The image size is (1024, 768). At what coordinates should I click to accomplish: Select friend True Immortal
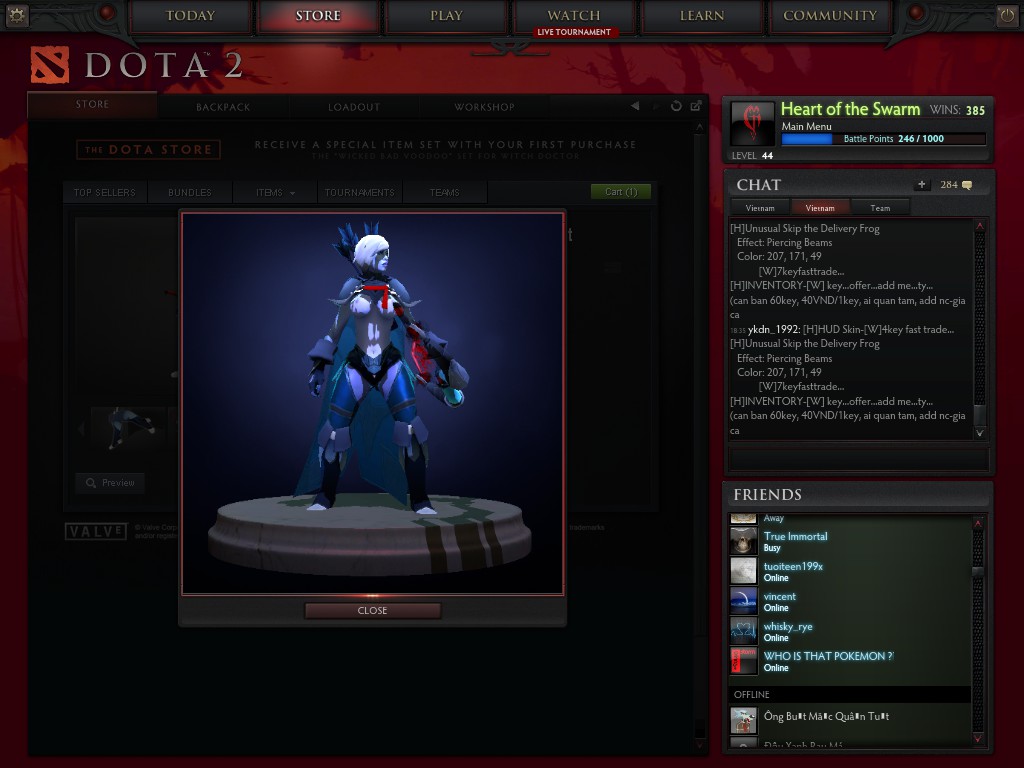click(795, 537)
